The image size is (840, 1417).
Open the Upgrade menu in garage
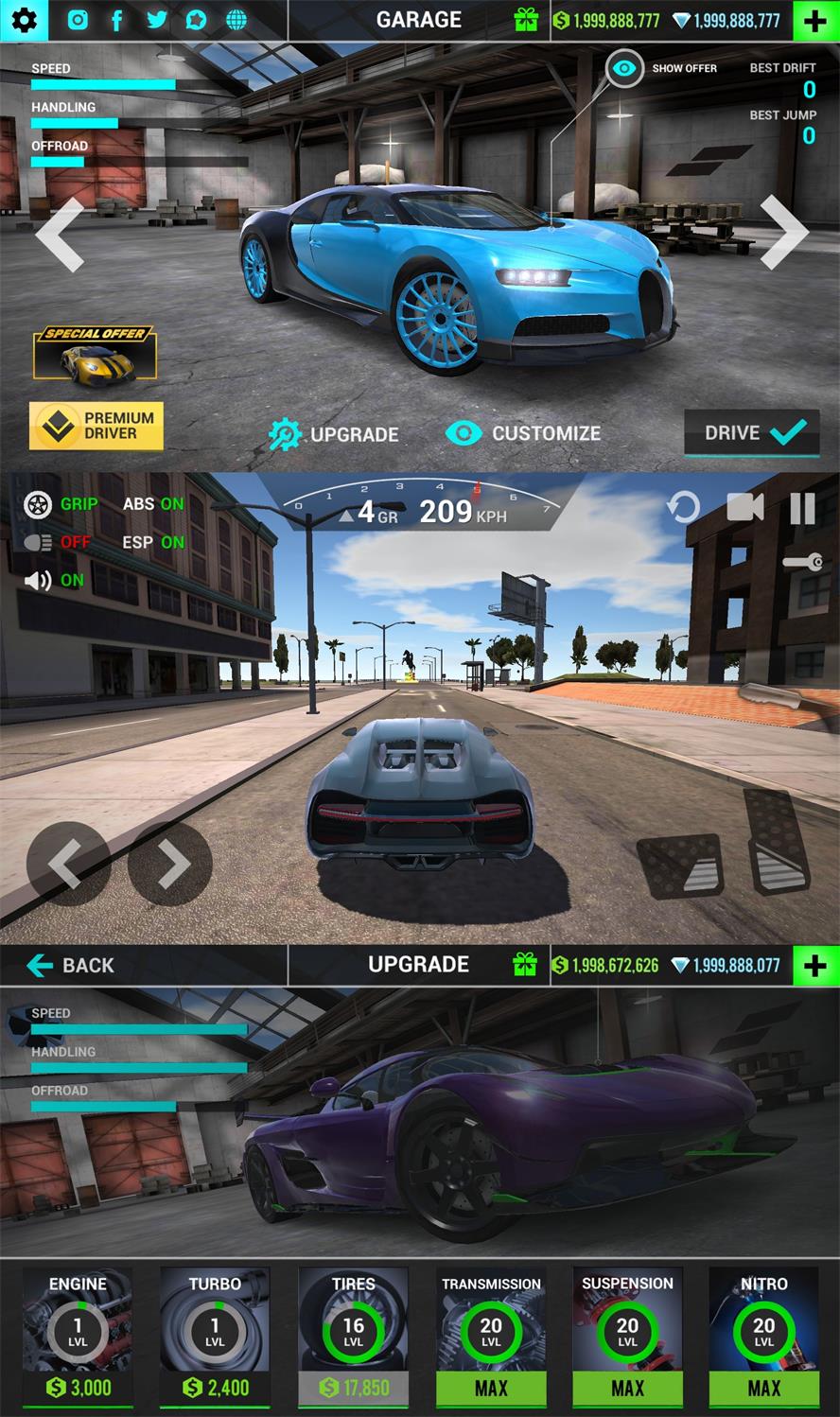click(x=334, y=433)
